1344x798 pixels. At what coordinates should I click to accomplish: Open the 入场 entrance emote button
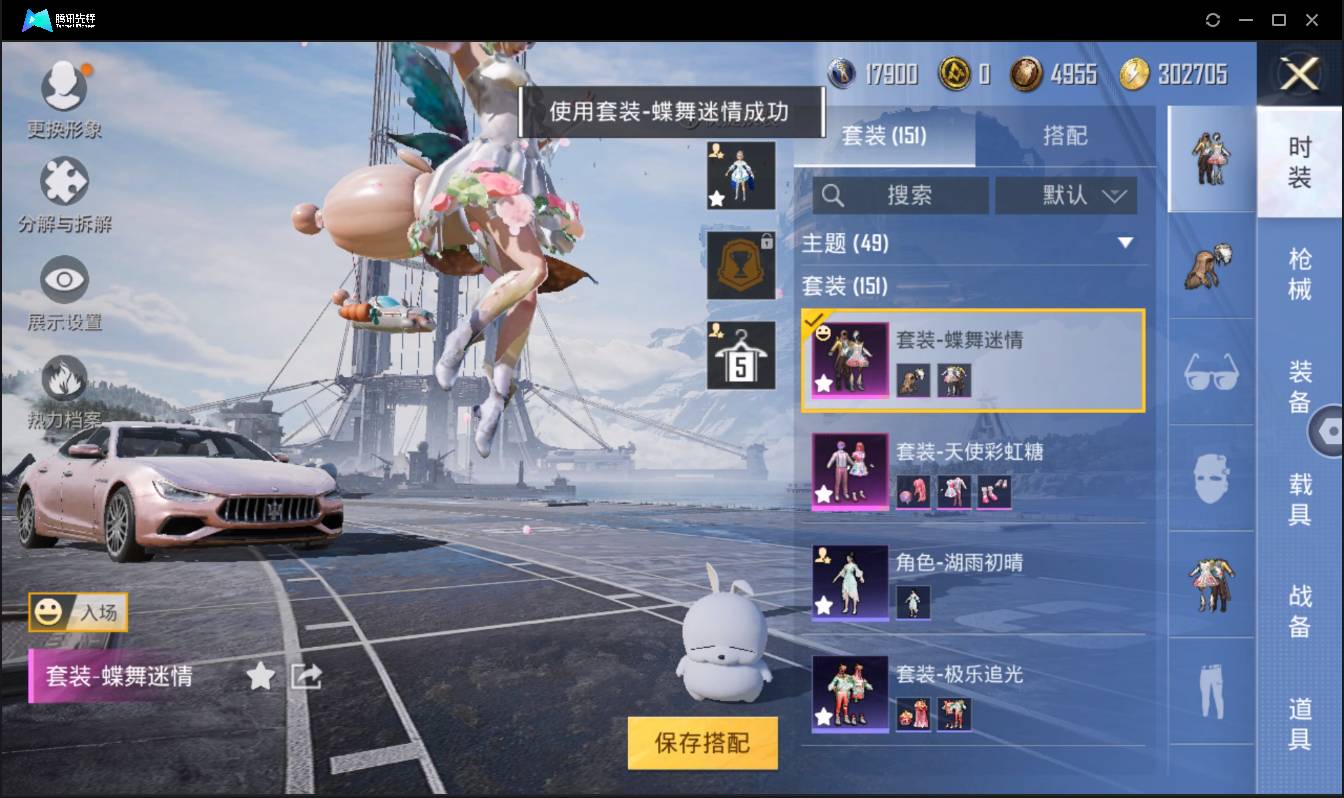[x=78, y=614]
